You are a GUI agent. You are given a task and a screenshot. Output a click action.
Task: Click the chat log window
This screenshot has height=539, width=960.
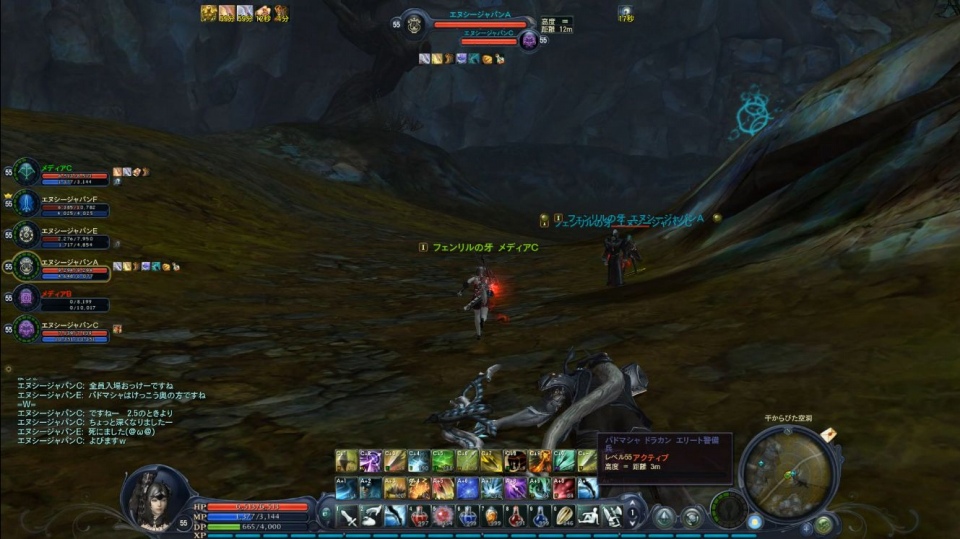point(110,412)
